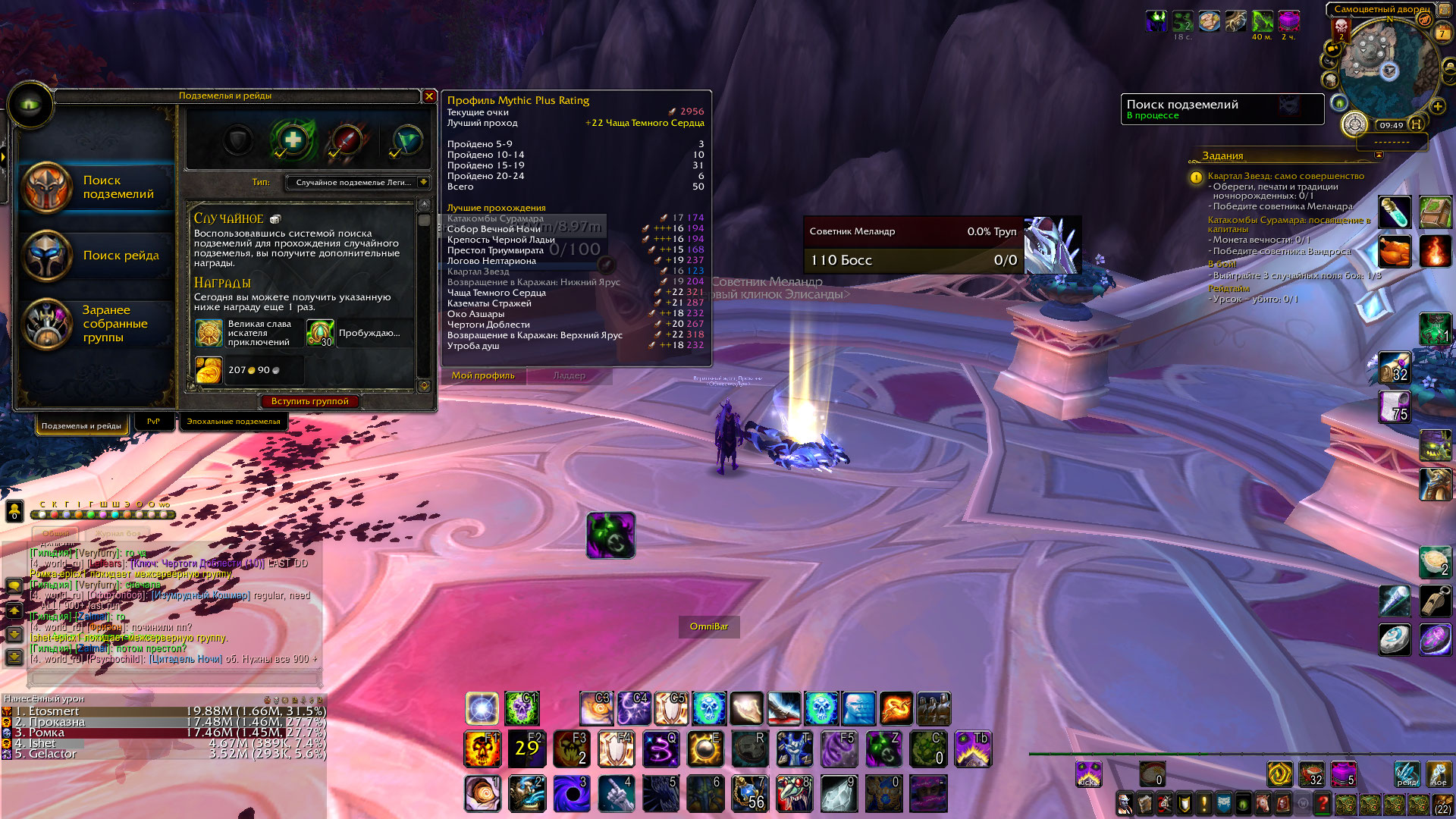Screen dimensions: 1456x819
Task: Select Поиск рейда menu entry
Action: pyautogui.click(x=97, y=256)
